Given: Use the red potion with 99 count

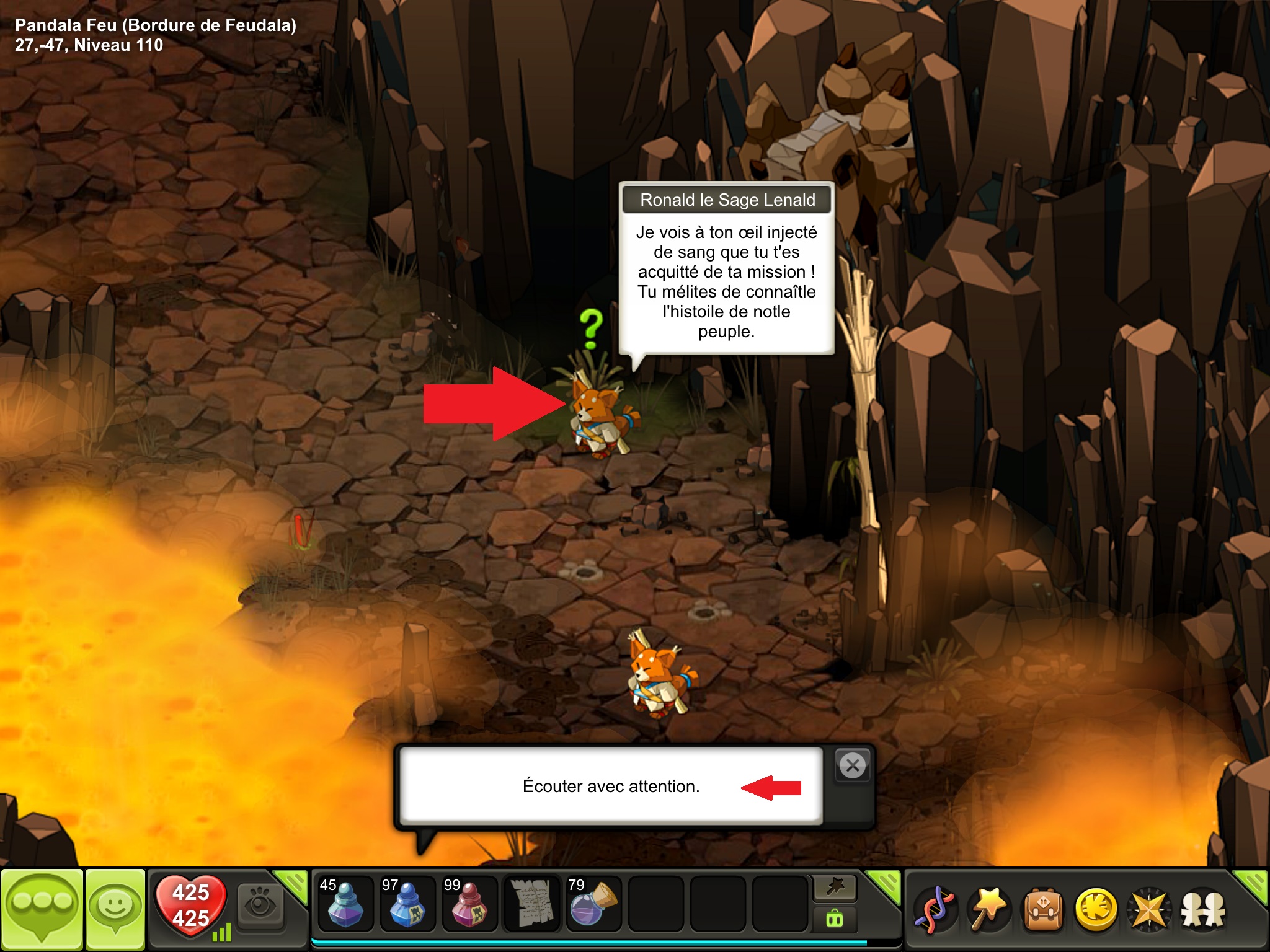Looking at the screenshot, I should tap(469, 904).
